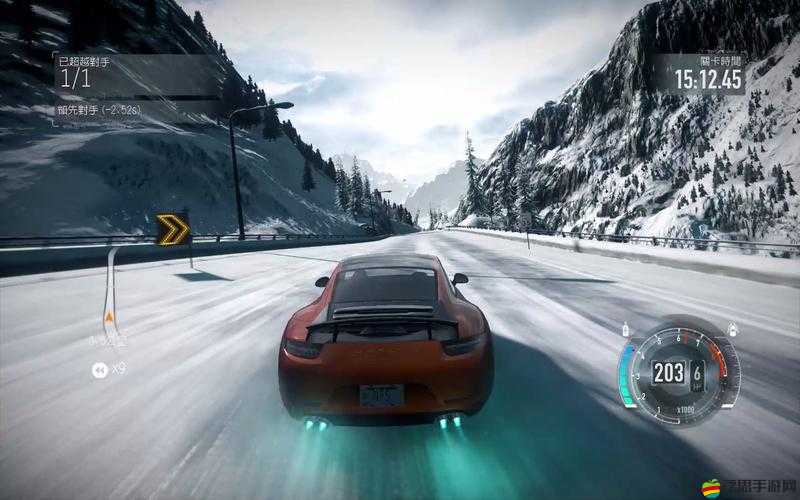Activate the rewind icon

[99, 370]
